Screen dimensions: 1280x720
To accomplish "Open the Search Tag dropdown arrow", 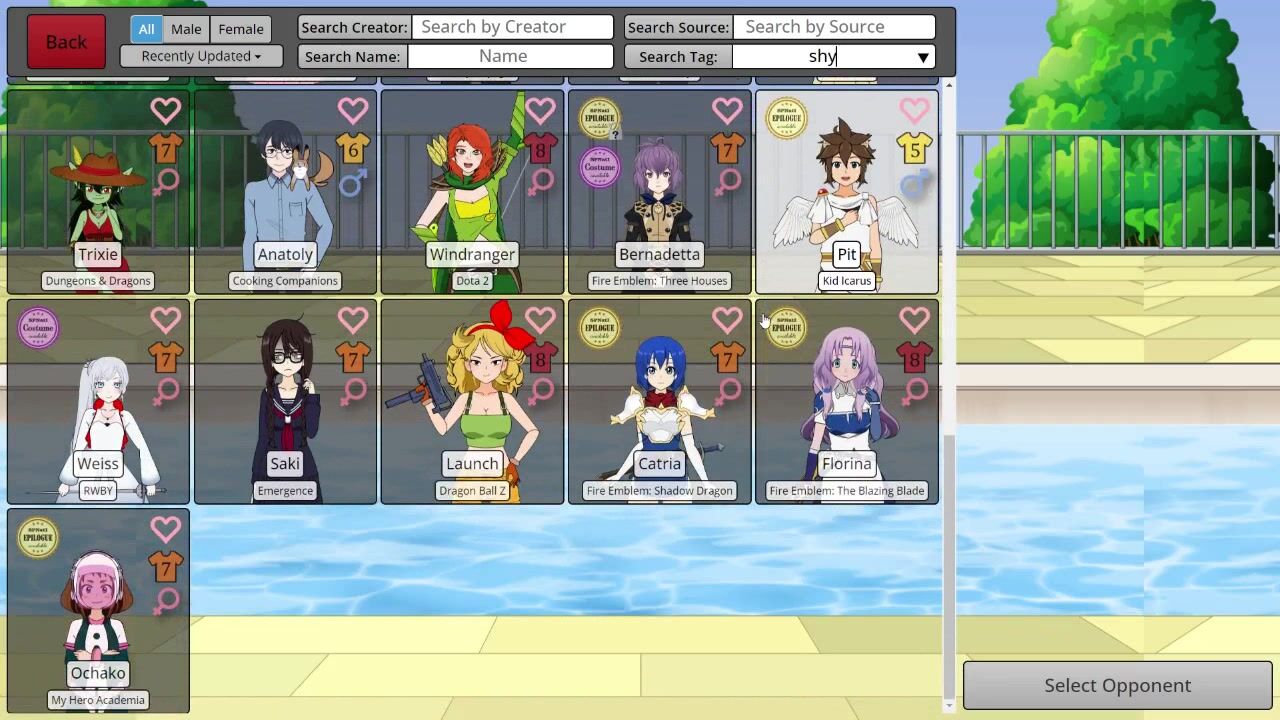I will [x=923, y=57].
